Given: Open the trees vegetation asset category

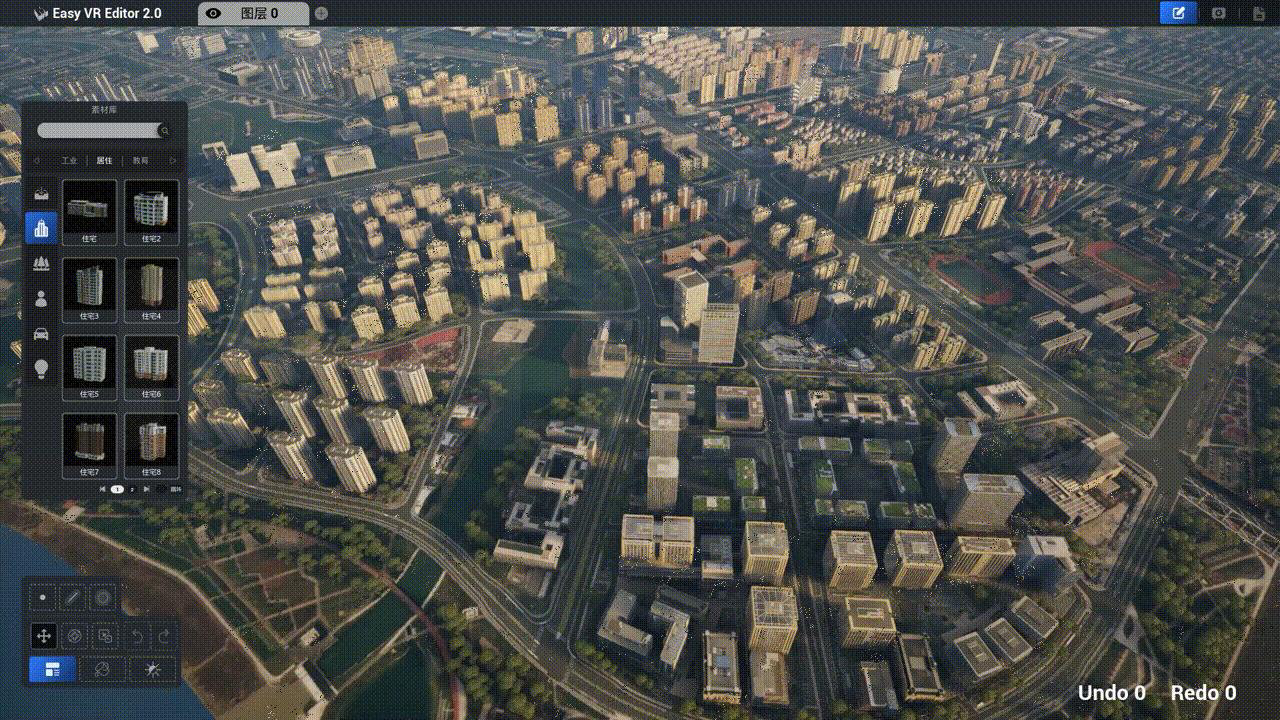Looking at the screenshot, I should [x=41, y=263].
